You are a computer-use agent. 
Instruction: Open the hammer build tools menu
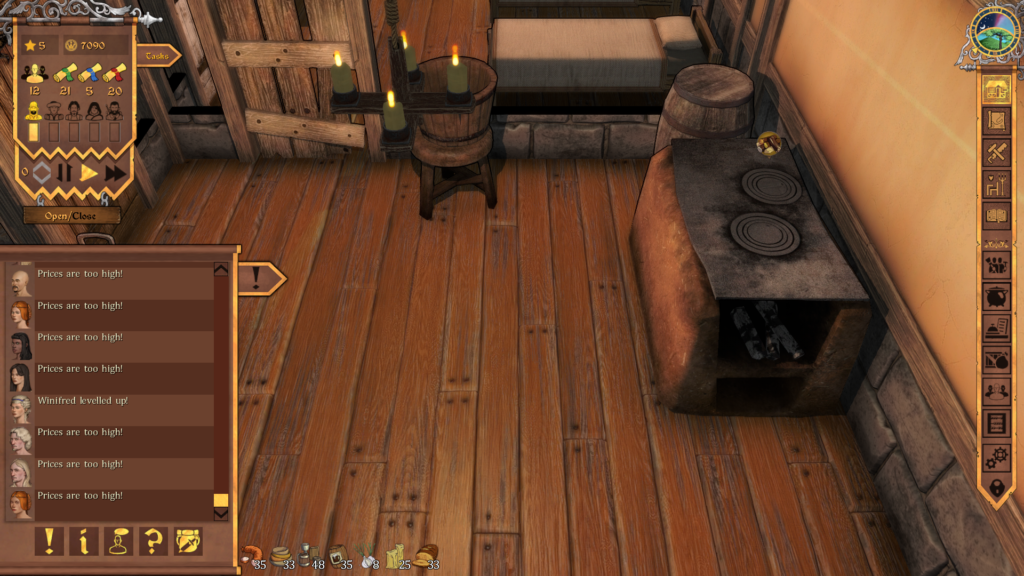[x=995, y=153]
